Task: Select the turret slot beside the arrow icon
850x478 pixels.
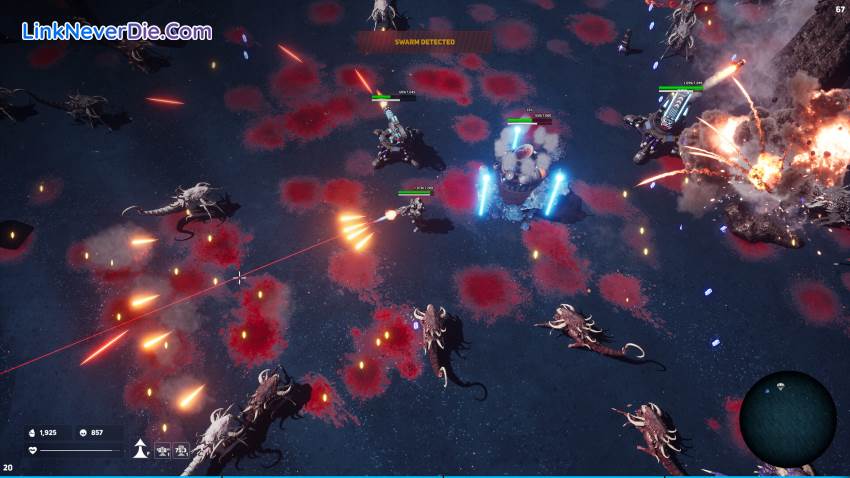Action: click(x=161, y=451)
